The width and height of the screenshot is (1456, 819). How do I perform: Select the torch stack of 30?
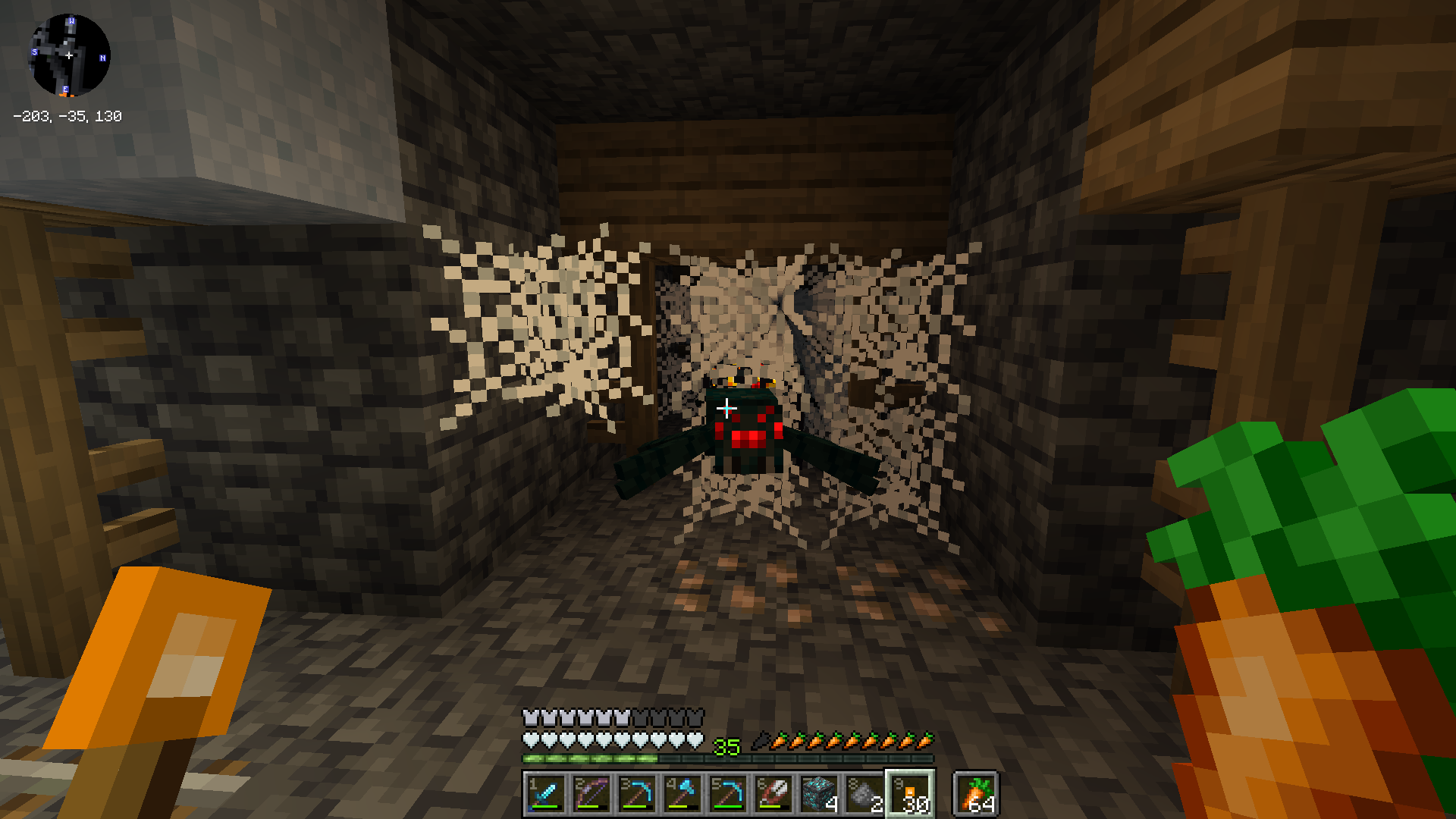pyautogui.click(x=910, y=794)
